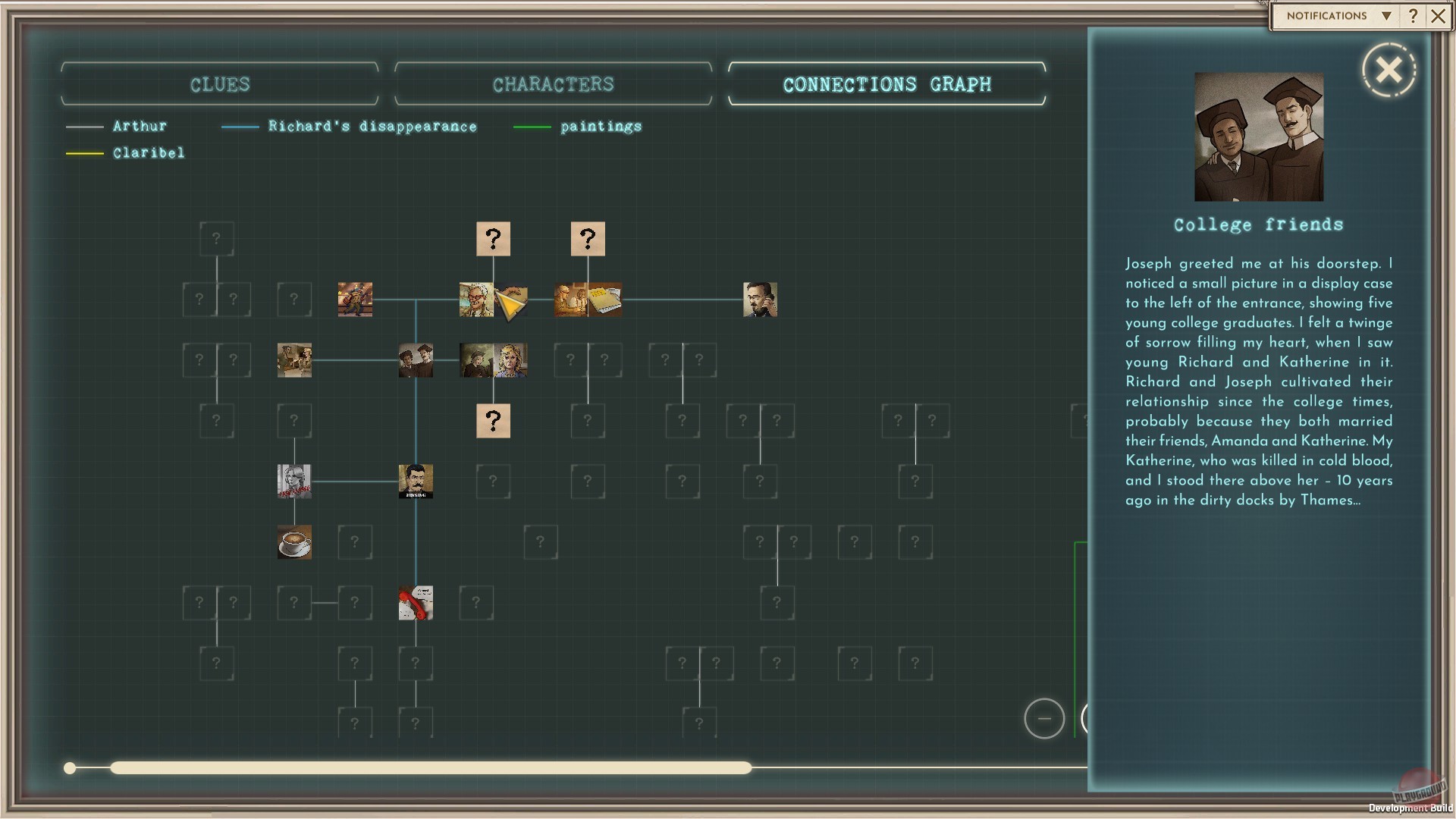
Task: Select the man on the phone node
Action: tap(761, 300)
